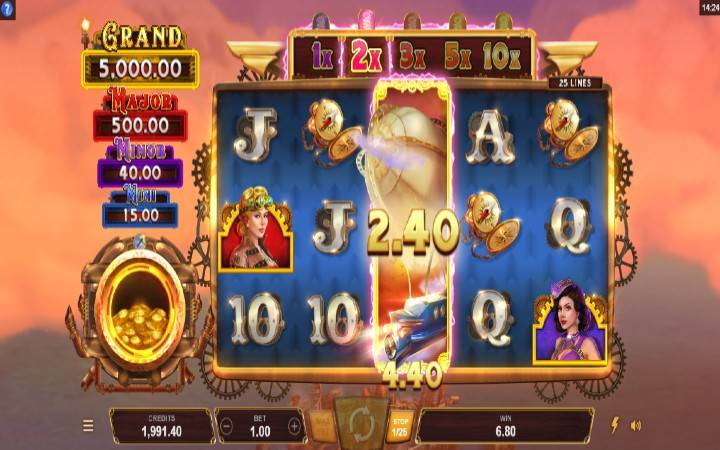Mute the sound with the speaker icon
720x450 pixels.
coord(636,425)
